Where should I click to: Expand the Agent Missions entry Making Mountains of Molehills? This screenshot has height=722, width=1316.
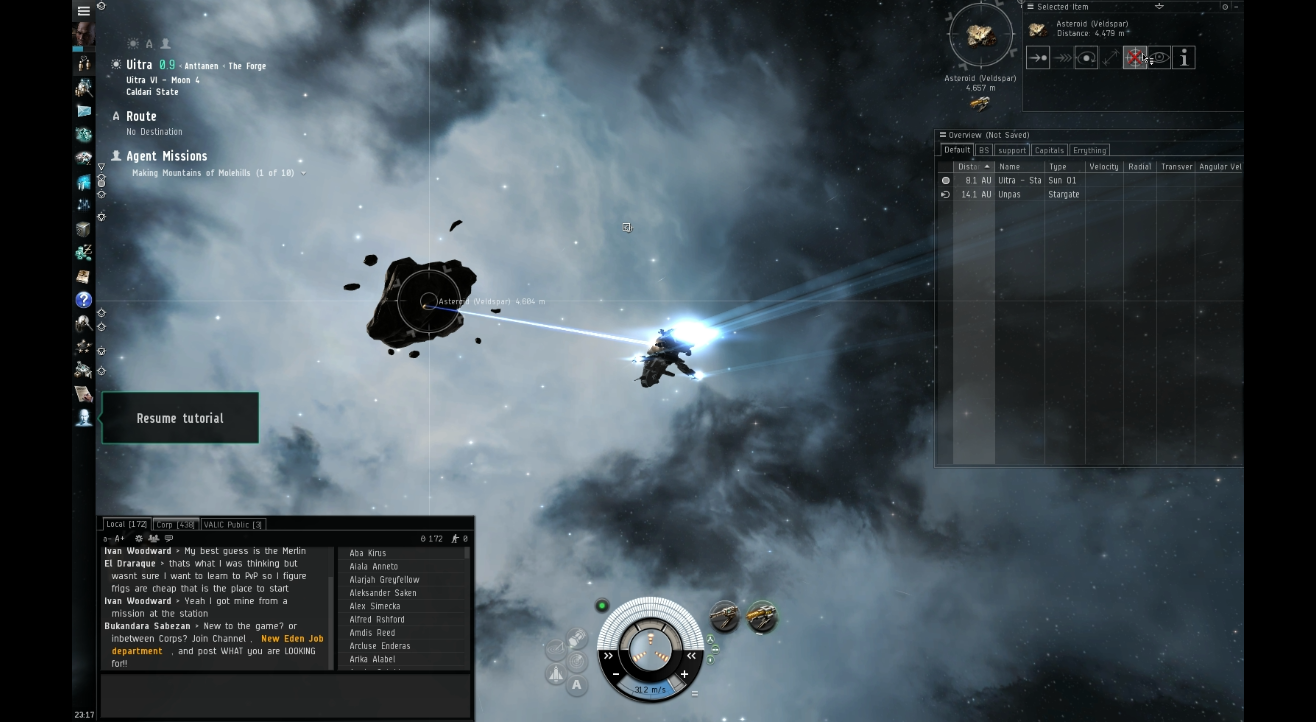[303, 171]
